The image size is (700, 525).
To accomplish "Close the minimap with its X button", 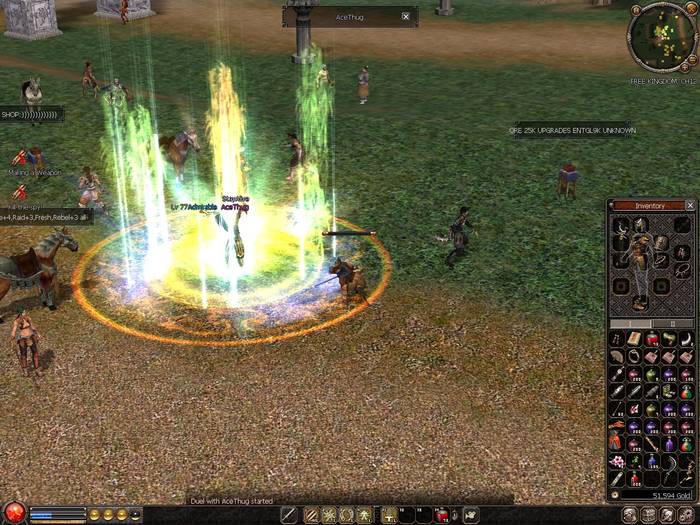I will (x=690, y=9).
